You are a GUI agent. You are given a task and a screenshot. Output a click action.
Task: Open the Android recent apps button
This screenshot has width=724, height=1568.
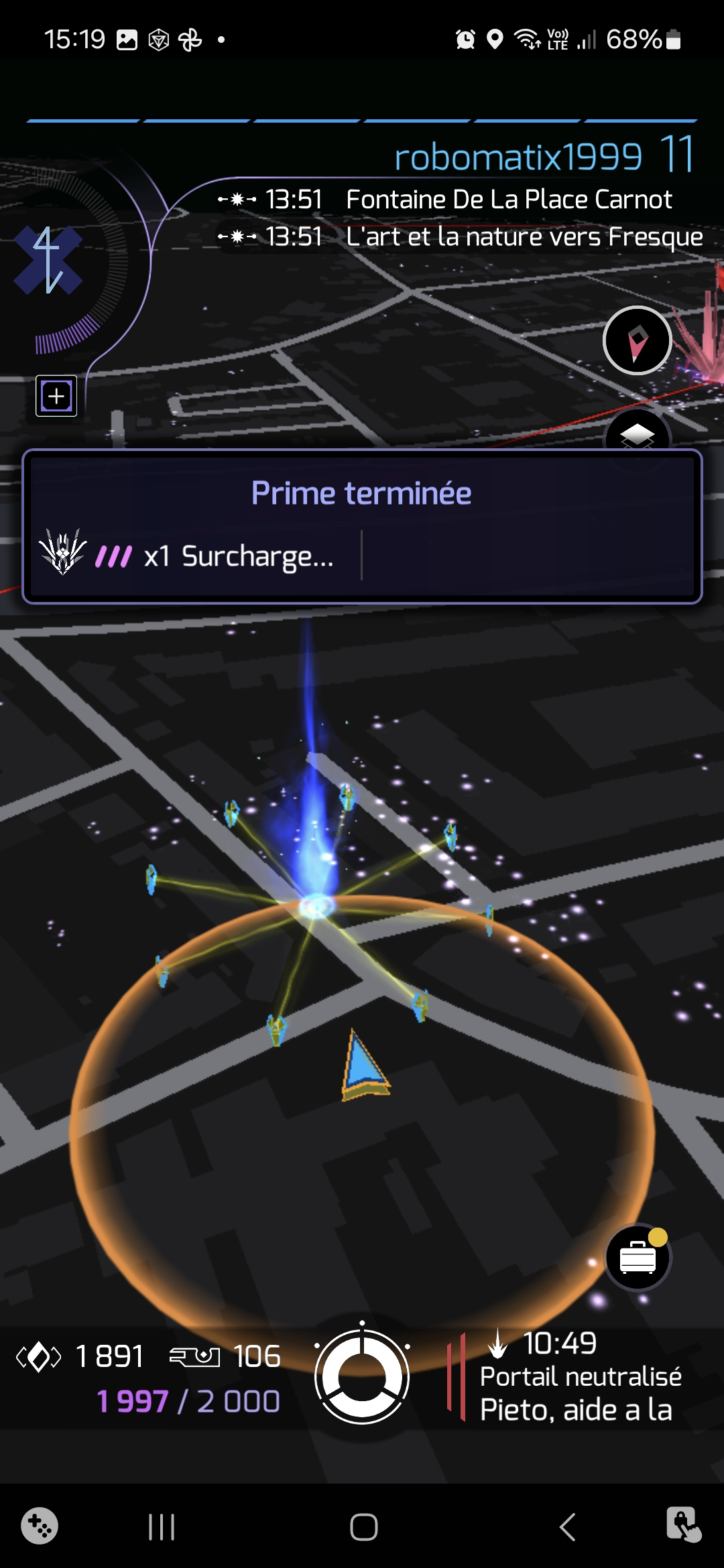pos(162,1527)
